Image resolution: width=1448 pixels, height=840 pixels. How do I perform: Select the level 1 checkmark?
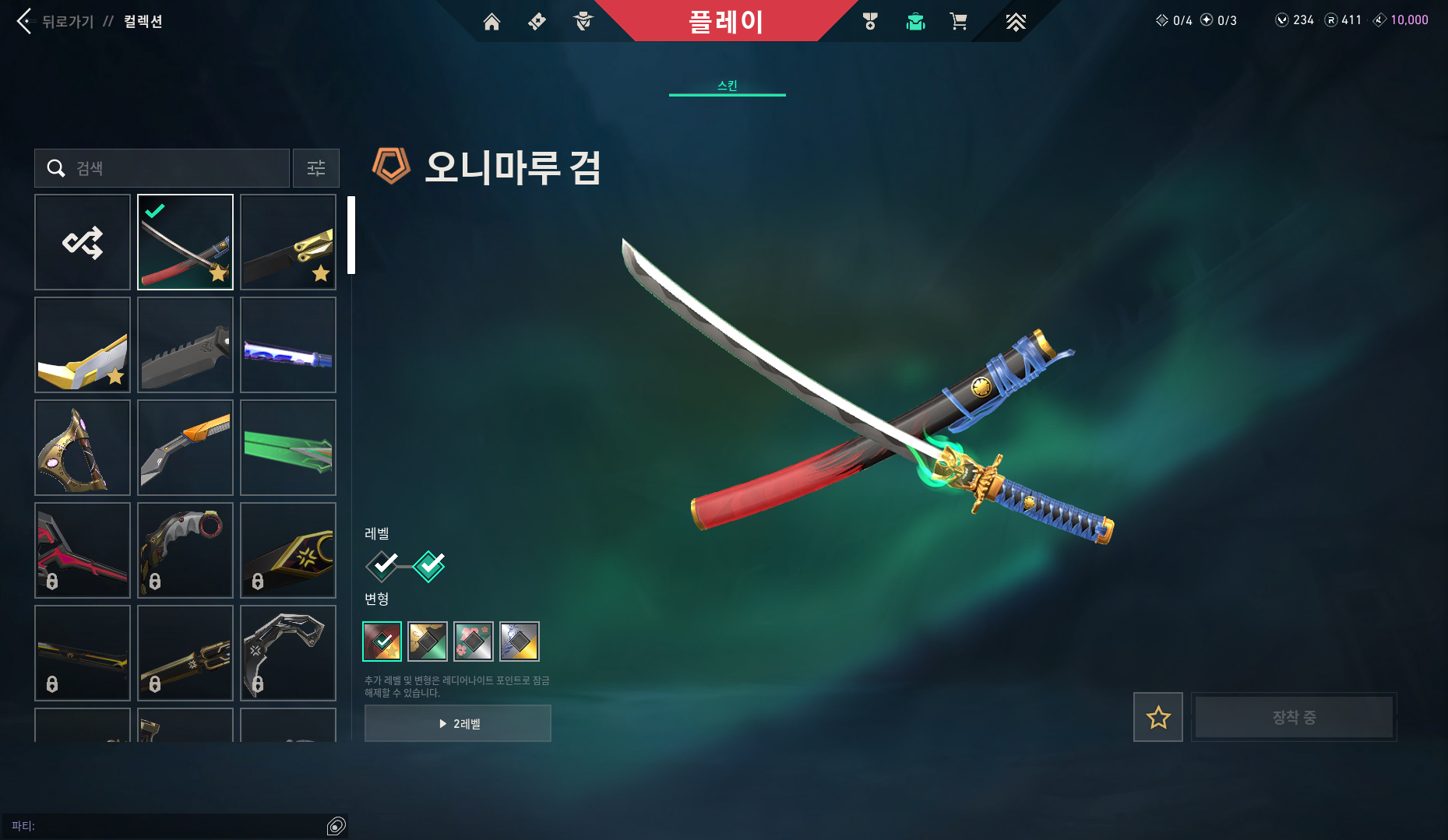pos(381,566)
